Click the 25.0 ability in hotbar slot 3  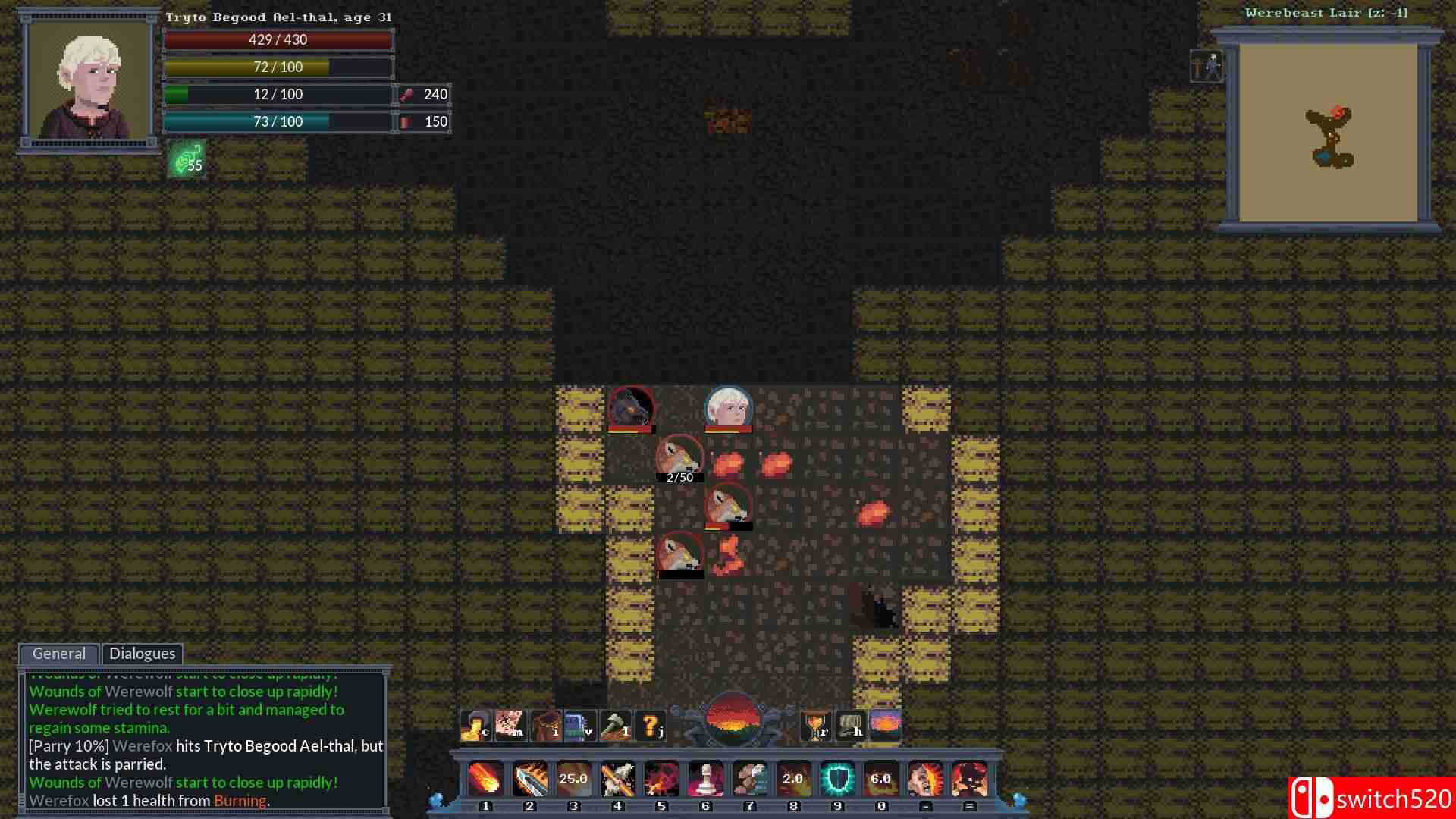tap(573, 779)
